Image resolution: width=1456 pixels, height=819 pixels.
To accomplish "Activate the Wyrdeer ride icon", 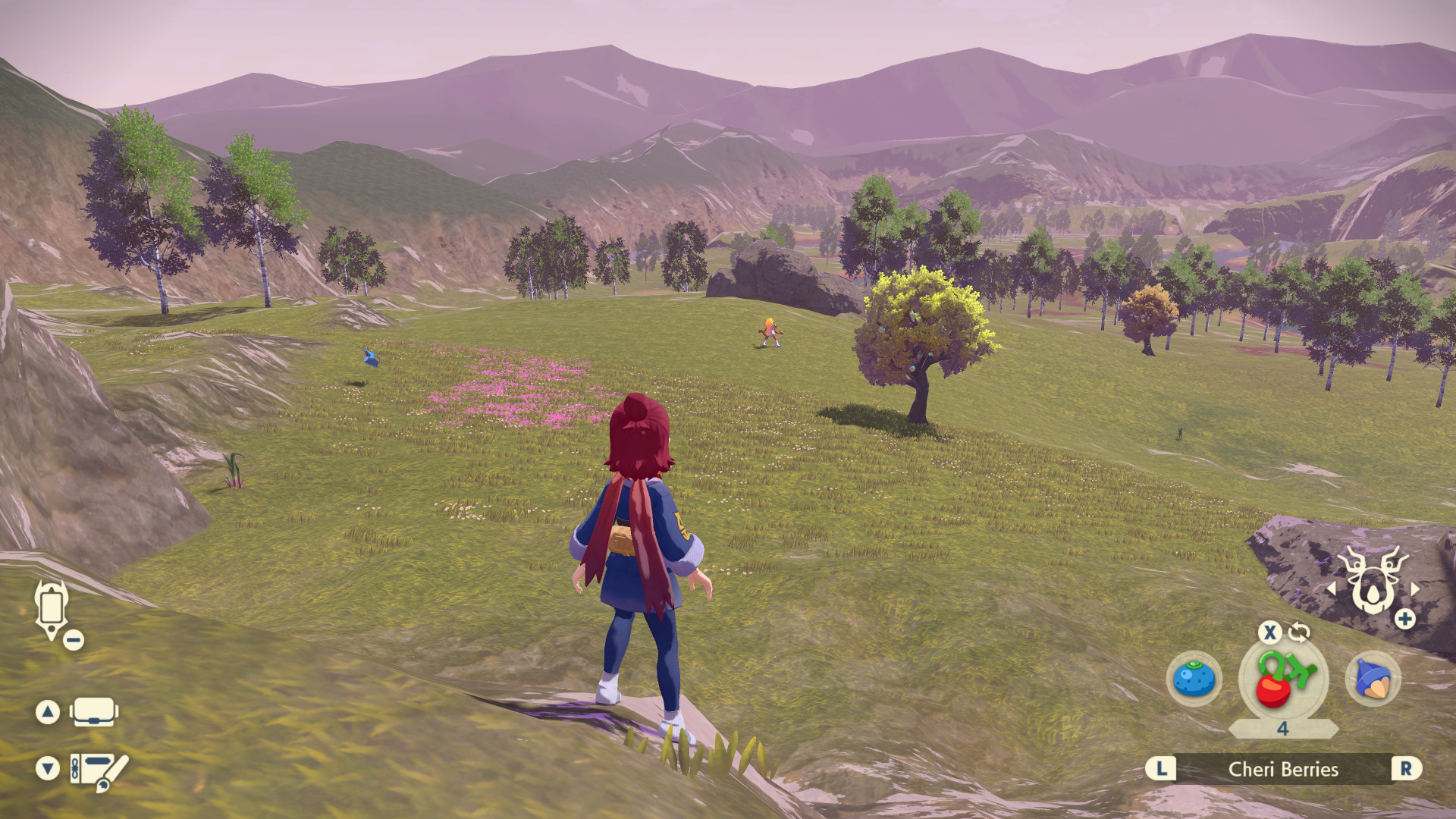I will click(x=1372, y=580).
